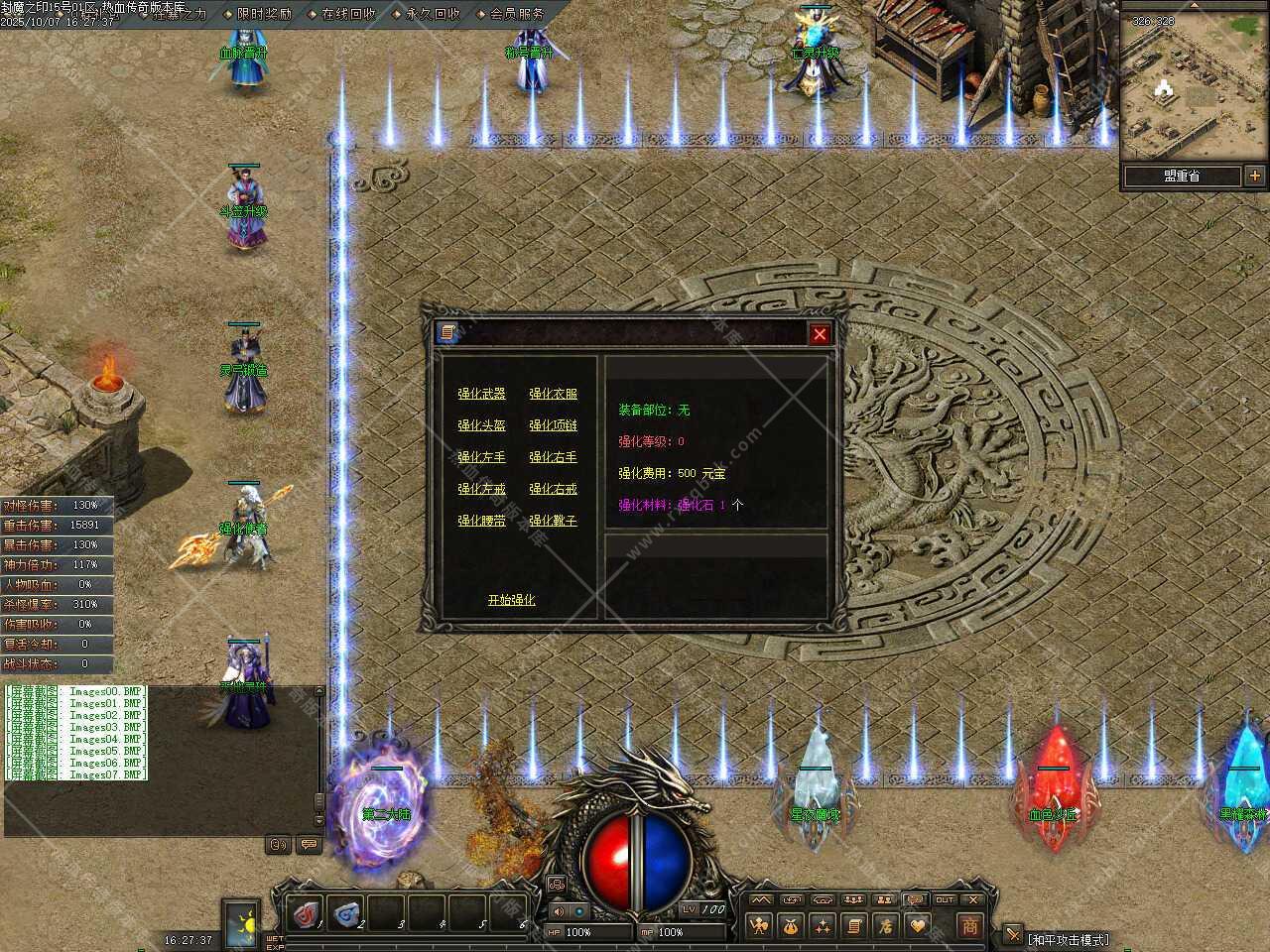This screenshot has height=952, width=1270.
Task: Choose 强化衣服 (enhance armor) option
Action: click(x=553, y=394)
